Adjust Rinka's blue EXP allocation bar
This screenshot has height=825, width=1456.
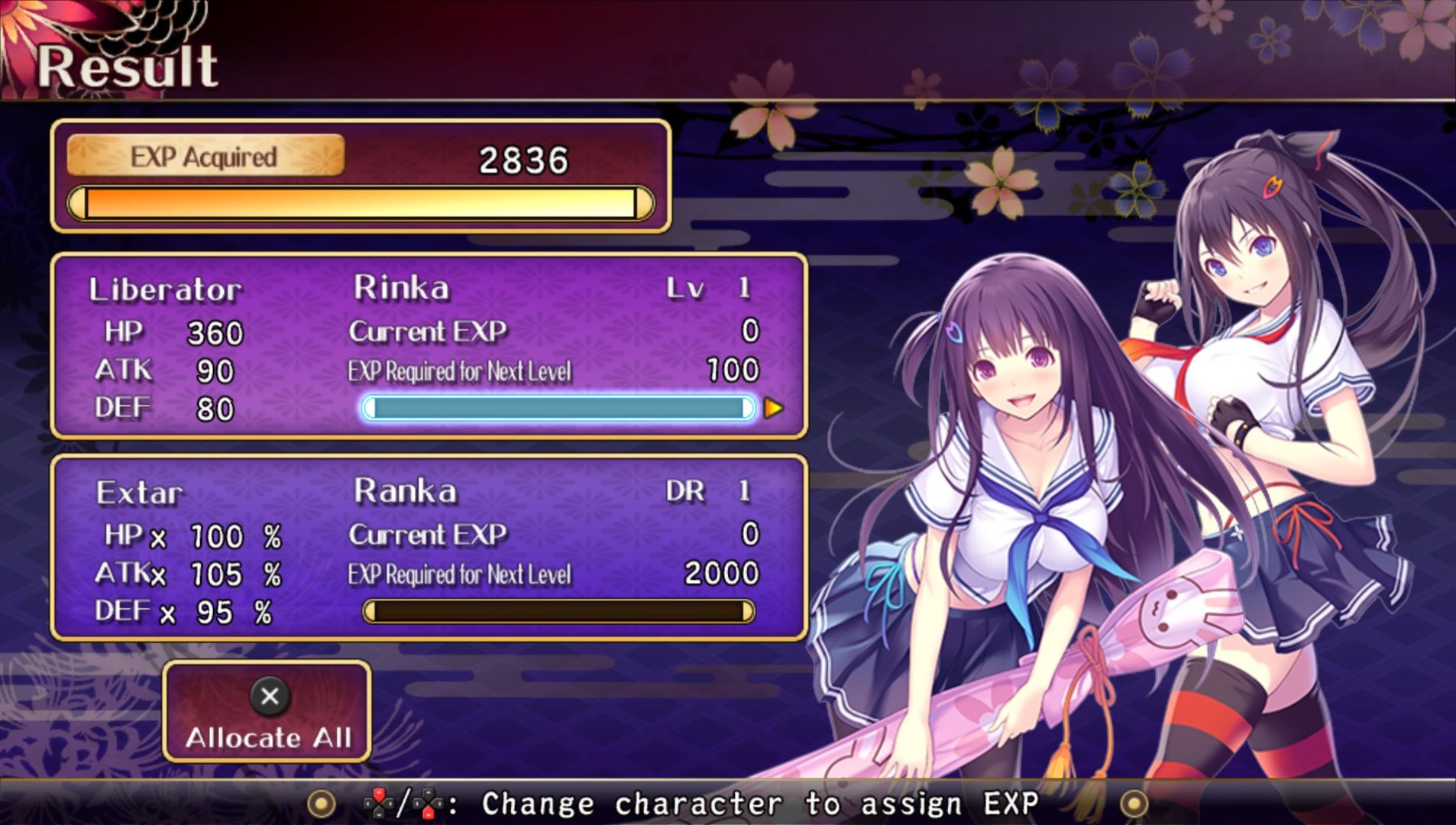[x=558, y=408]
